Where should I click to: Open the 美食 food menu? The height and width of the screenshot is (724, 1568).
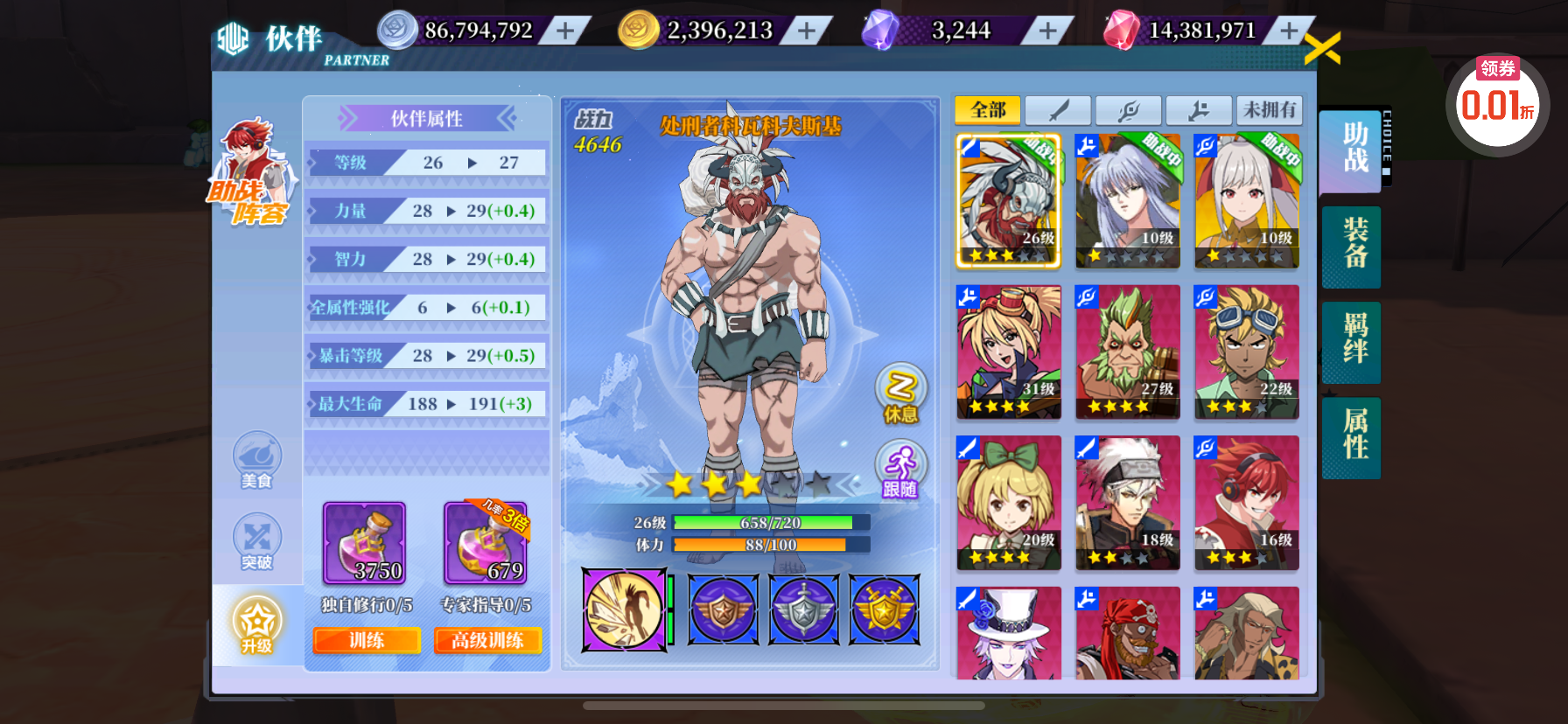256,459
